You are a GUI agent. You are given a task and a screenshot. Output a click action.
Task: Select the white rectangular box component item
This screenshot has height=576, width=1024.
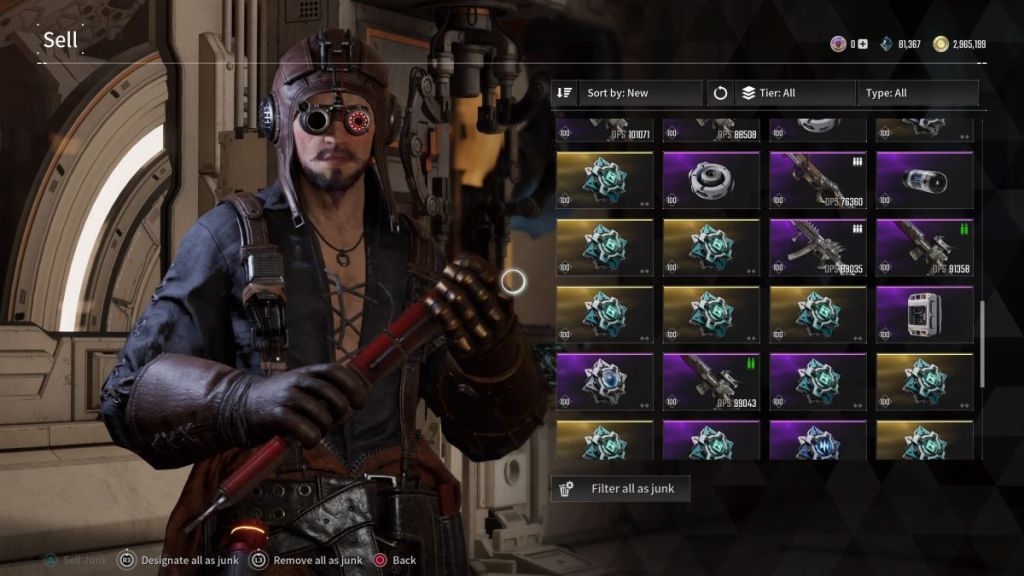click(924, 314)
